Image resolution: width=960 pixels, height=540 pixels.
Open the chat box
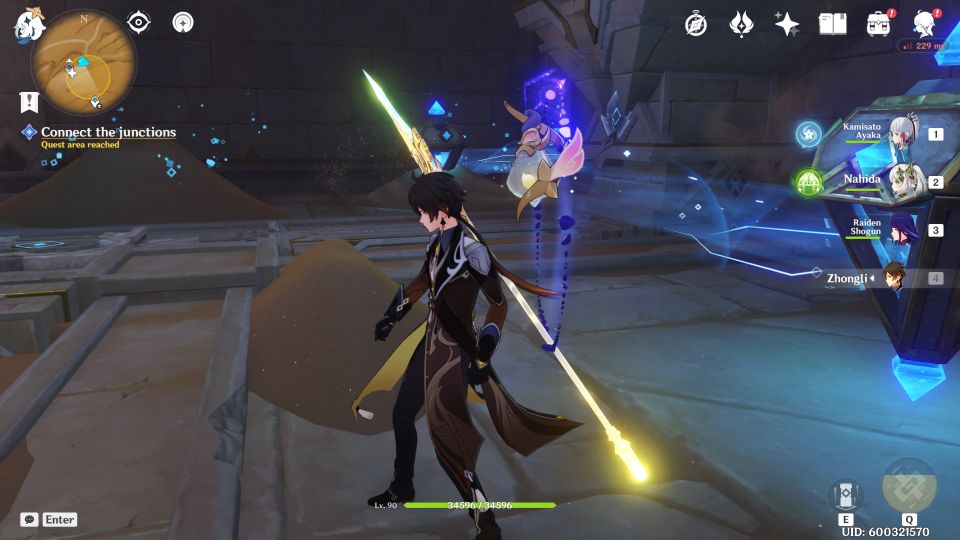click(48, 520)
